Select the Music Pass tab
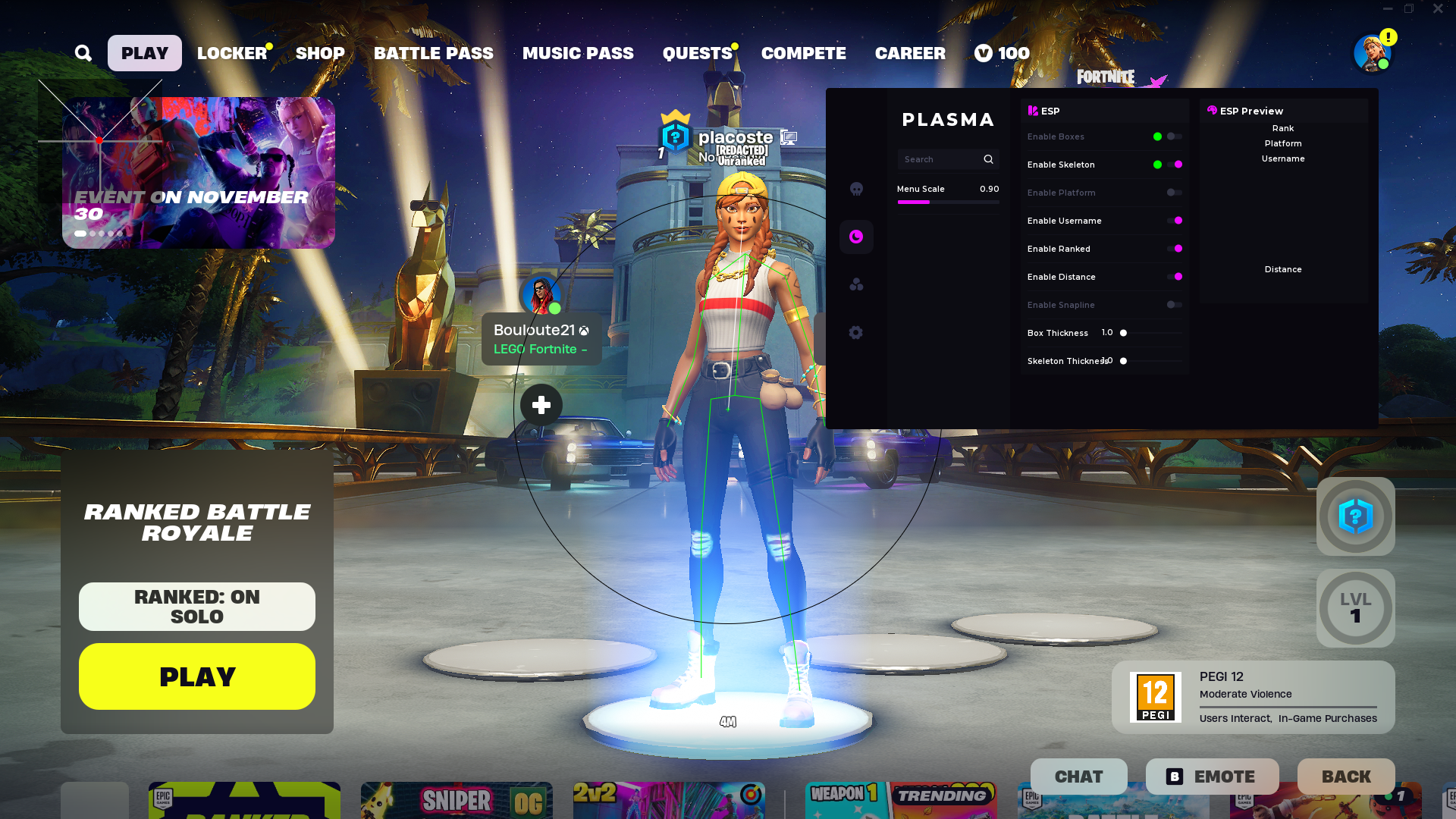Image resolution: width=1456 pixels, height=819 pixels. (578, 53)
